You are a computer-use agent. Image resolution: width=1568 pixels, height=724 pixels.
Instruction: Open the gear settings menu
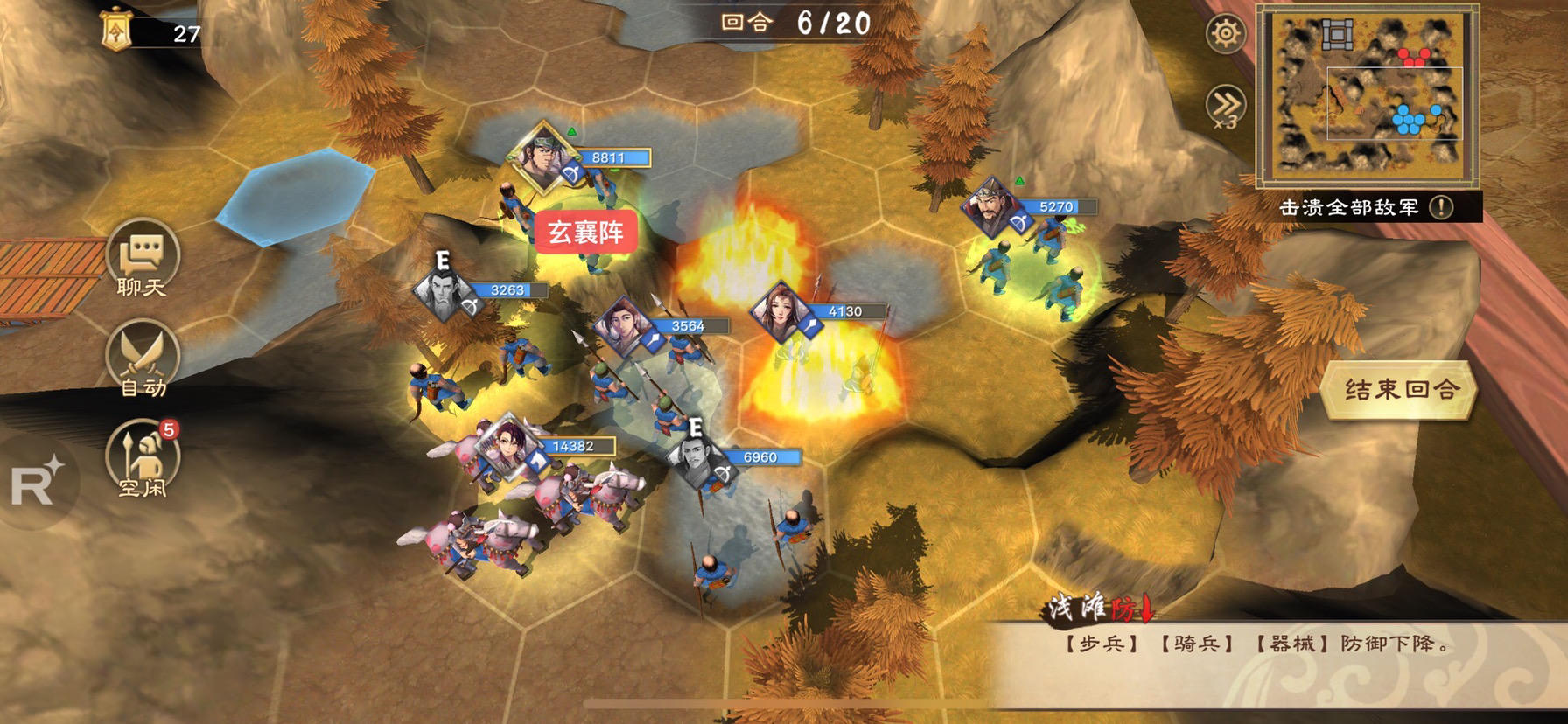(1225, 34)
